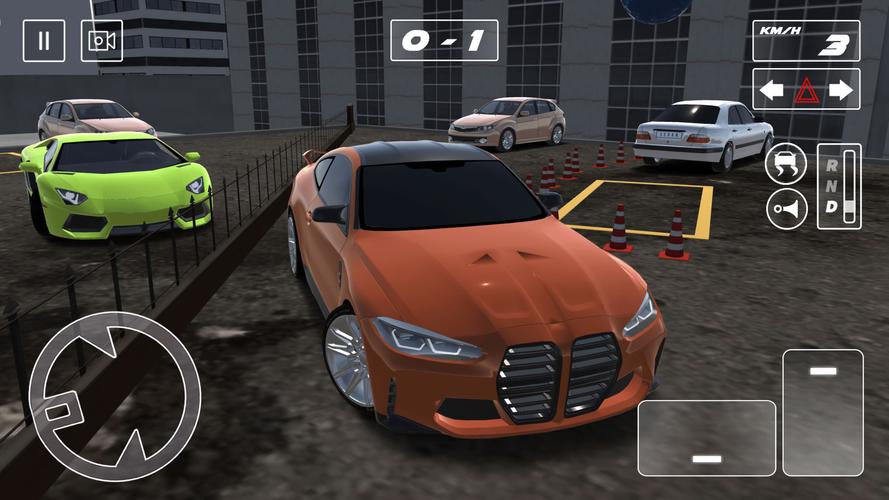Honk the horn
Screen dimensions: 889x500
pos(786,209)
